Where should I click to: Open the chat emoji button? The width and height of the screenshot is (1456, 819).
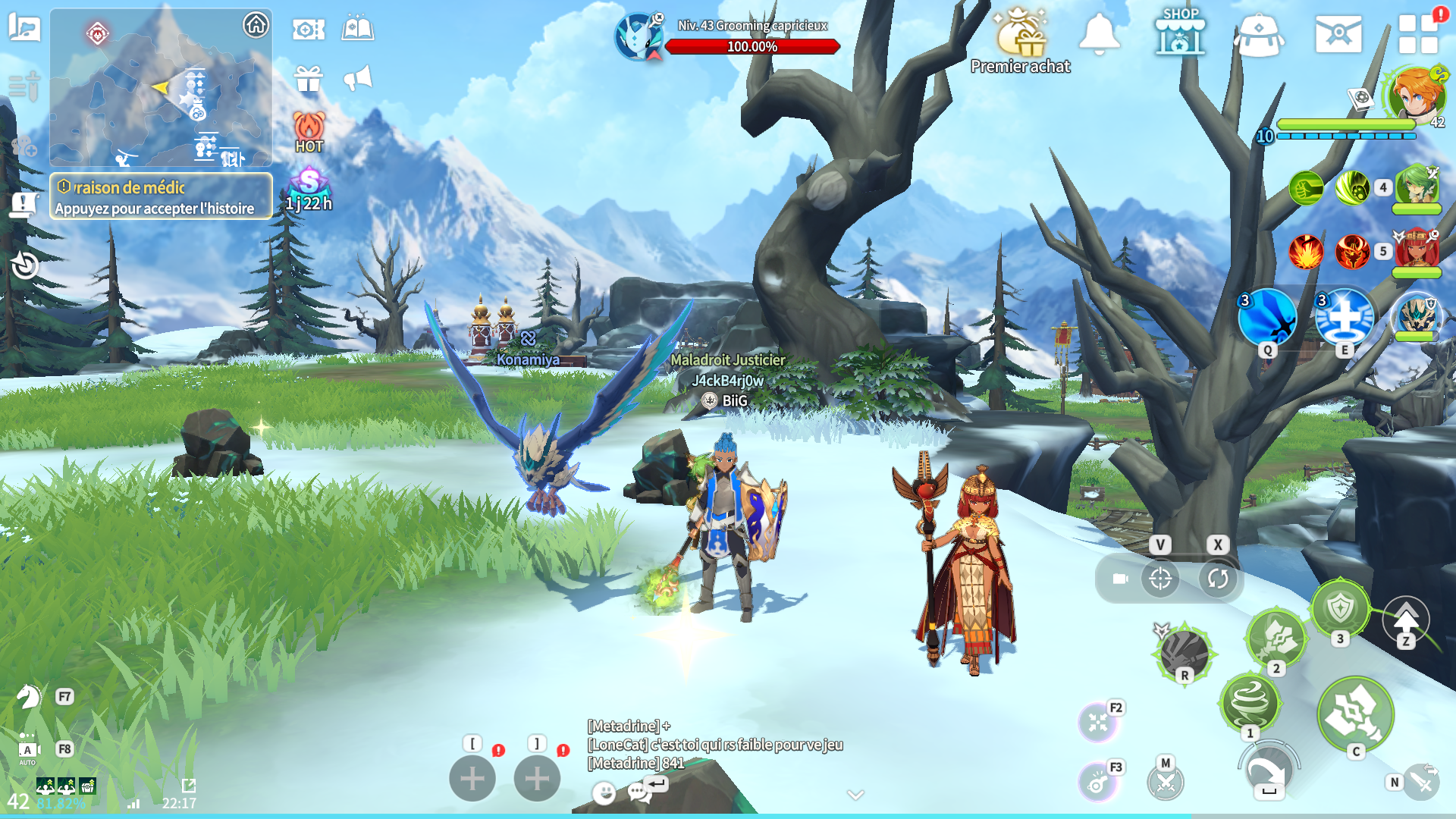coord(604,792)
